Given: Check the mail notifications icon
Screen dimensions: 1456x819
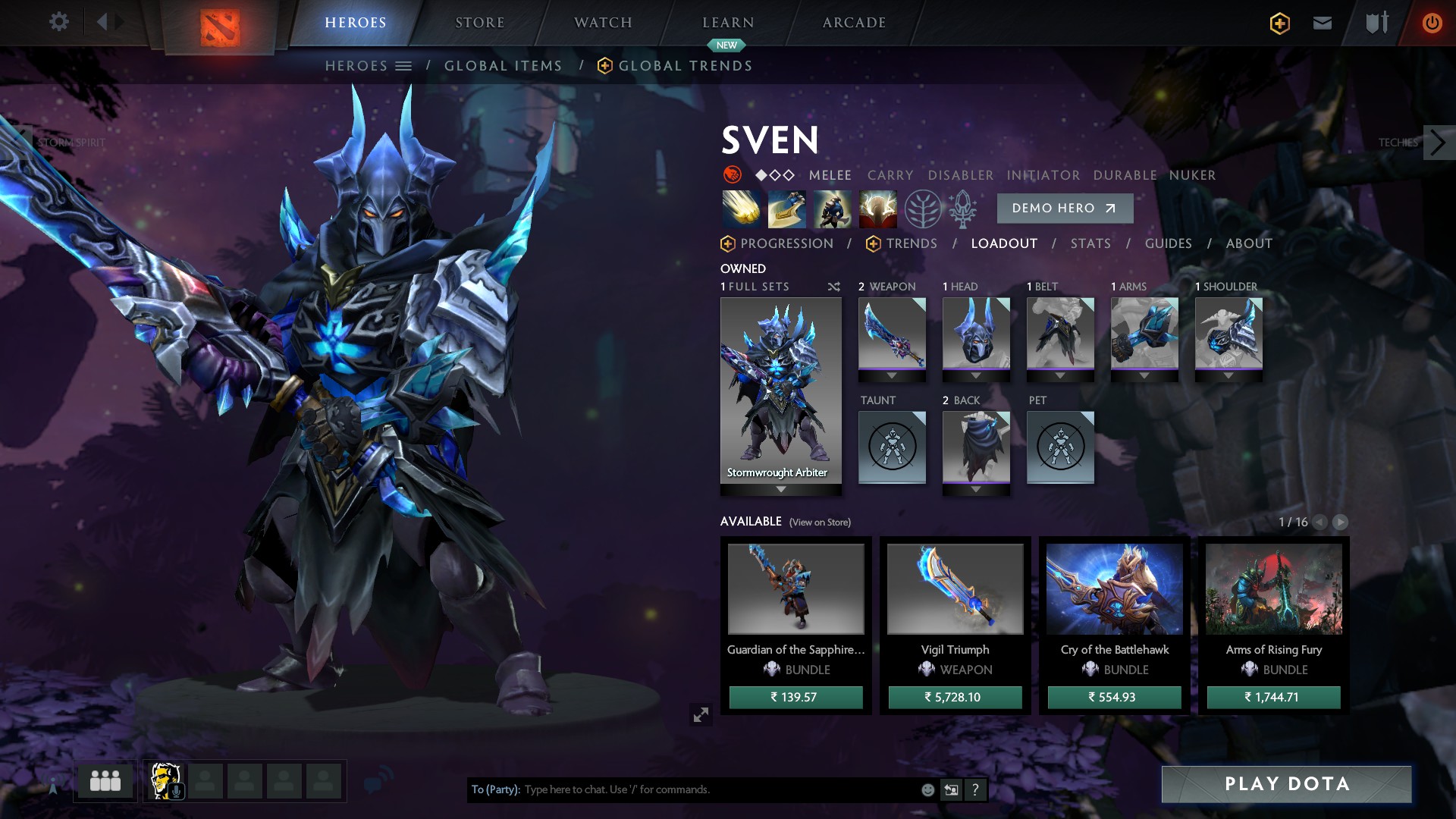Looking at the screenshot, I should tap(1322, 23).
